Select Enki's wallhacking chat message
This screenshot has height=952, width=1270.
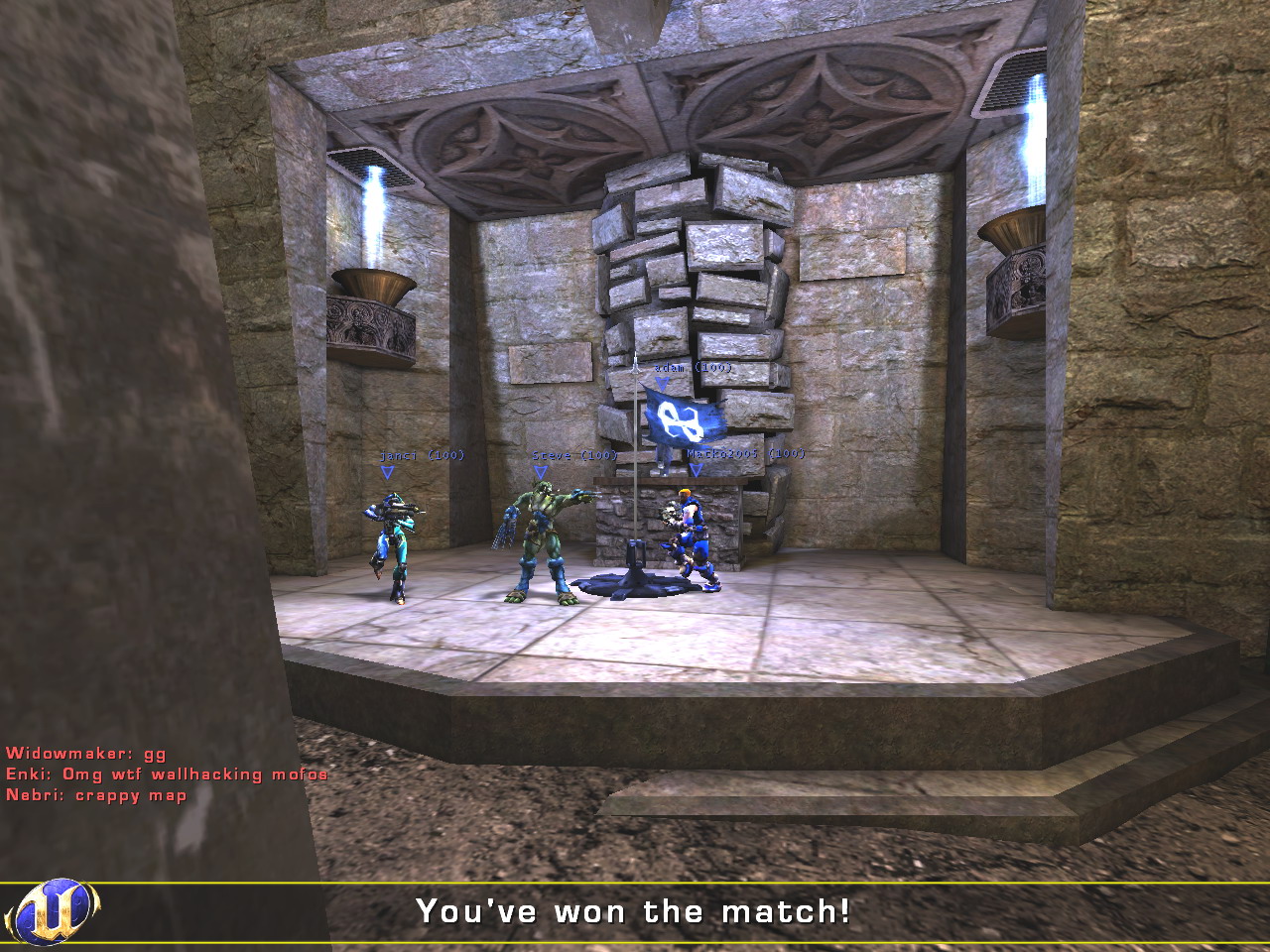pos(167,774)
